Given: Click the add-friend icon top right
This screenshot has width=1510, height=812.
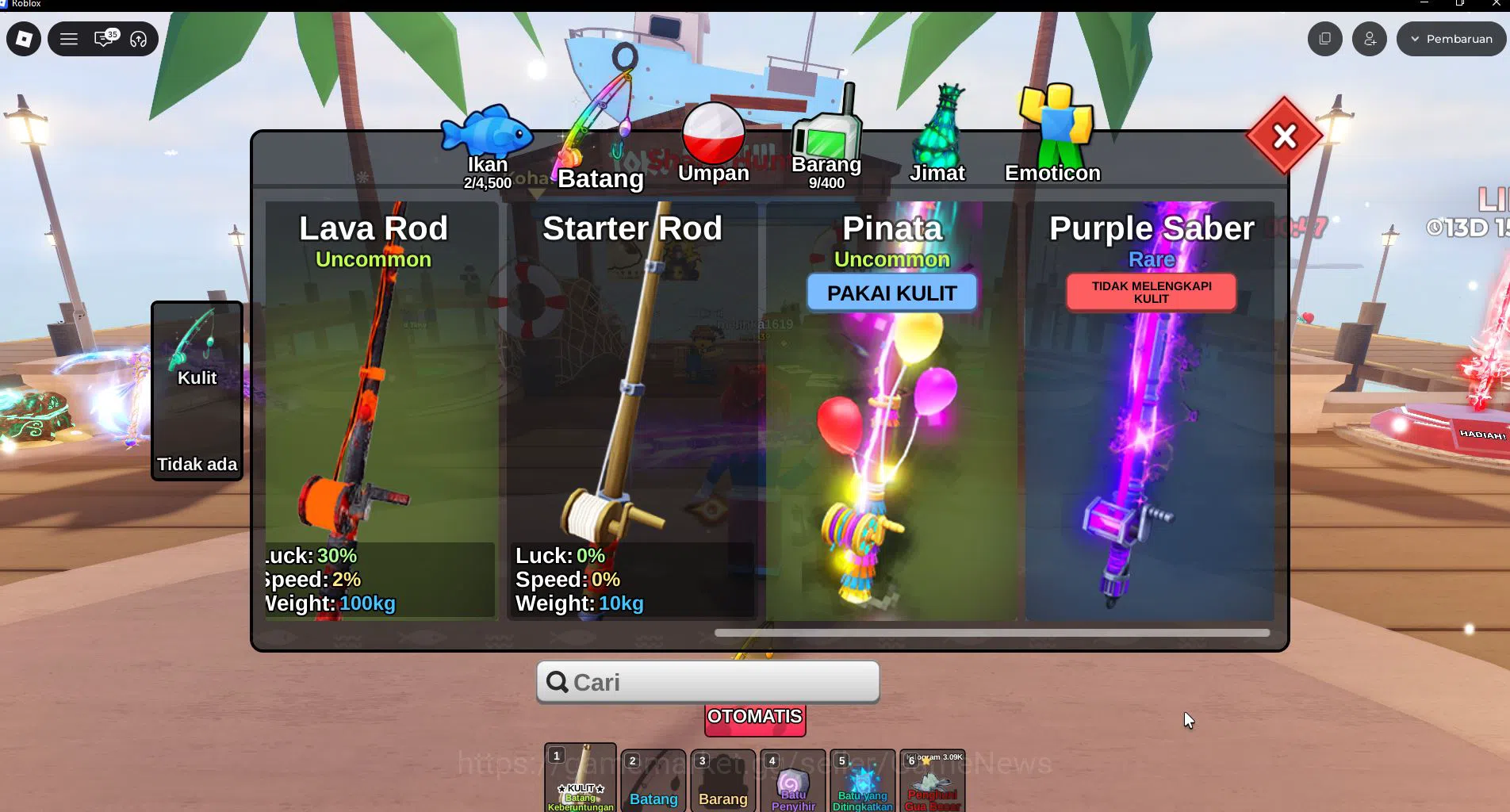Looking at the screenshot, I should [1369, 38].
